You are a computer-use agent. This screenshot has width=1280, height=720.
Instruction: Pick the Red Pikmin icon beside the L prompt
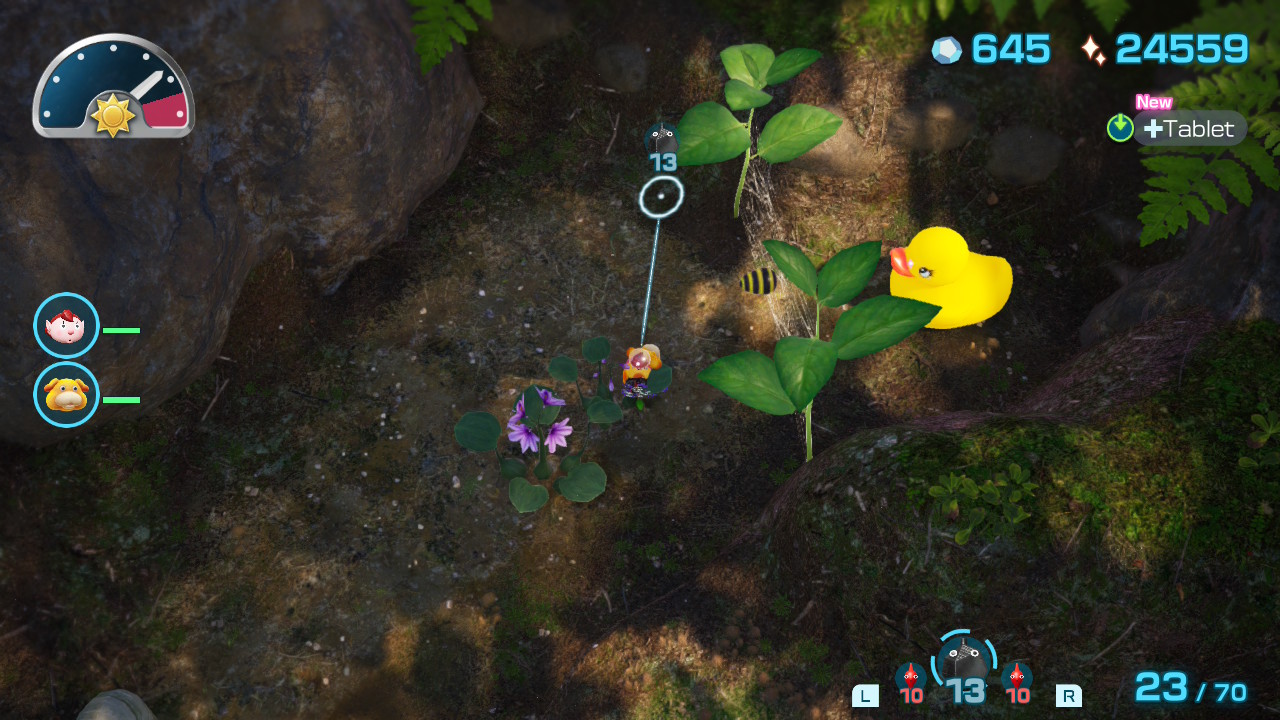pos(911,676)
